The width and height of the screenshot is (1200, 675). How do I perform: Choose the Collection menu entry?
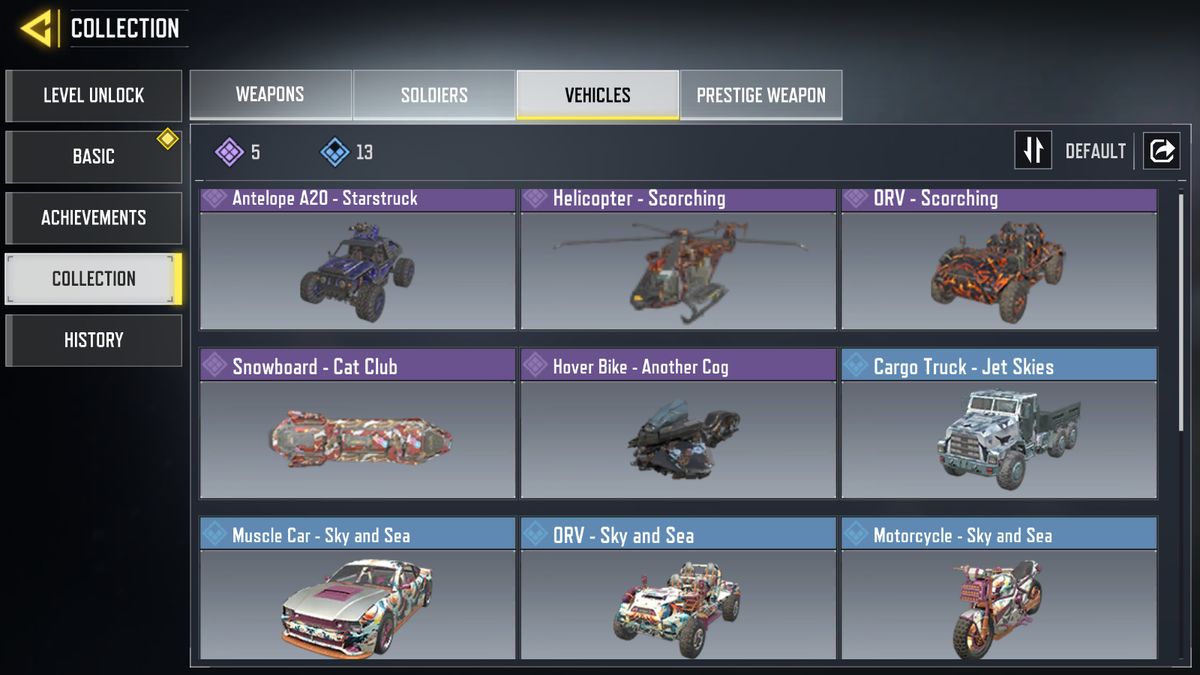[x=93, y=279]
